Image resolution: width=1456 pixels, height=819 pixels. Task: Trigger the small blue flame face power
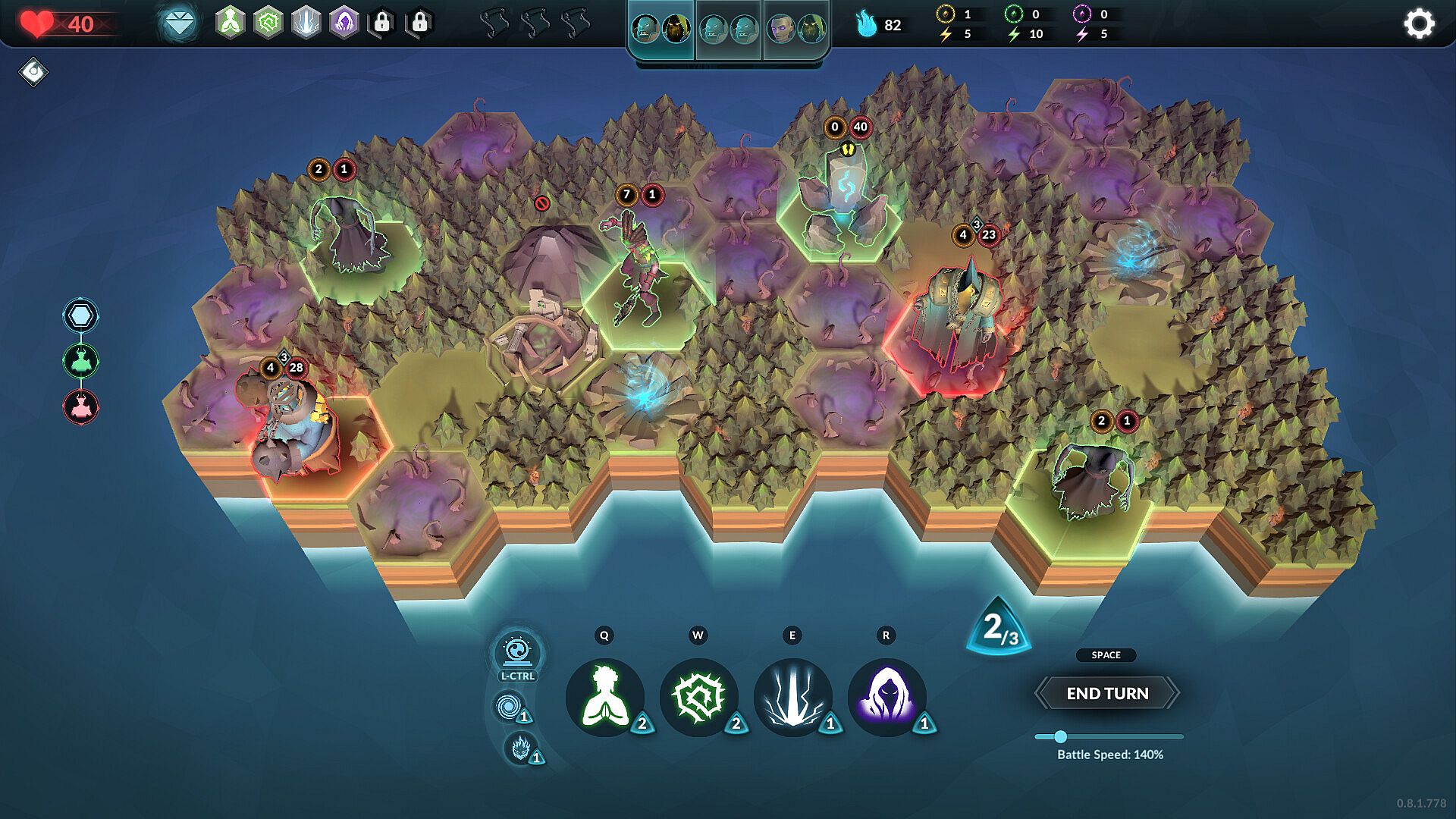[x=520, y=748]
